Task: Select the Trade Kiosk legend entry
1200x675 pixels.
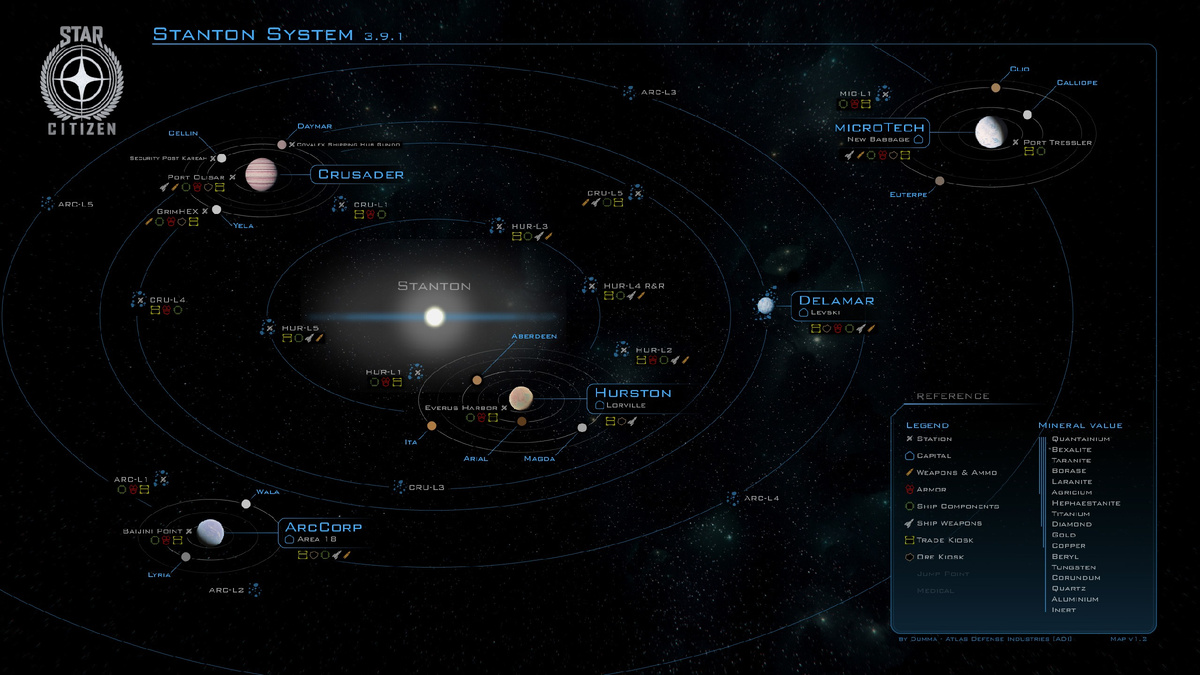Action: click(x=933, y=540)
